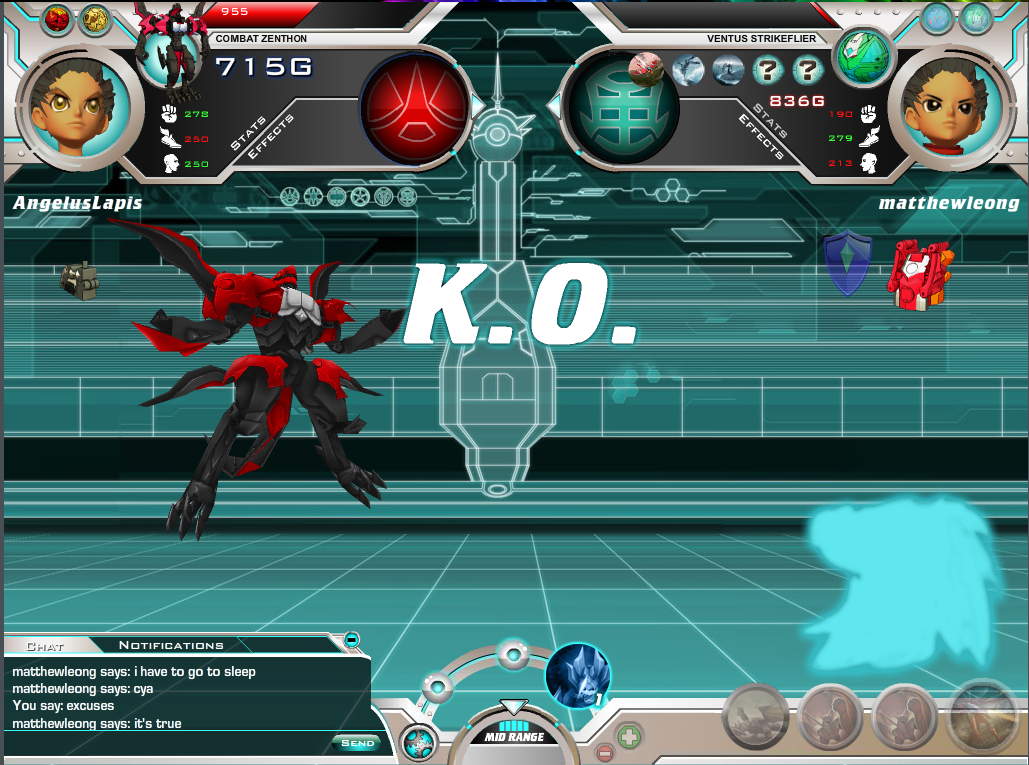The image size is (1029, 765).
Task: Open the Chat tab
Action: click(x=45, y=646)
